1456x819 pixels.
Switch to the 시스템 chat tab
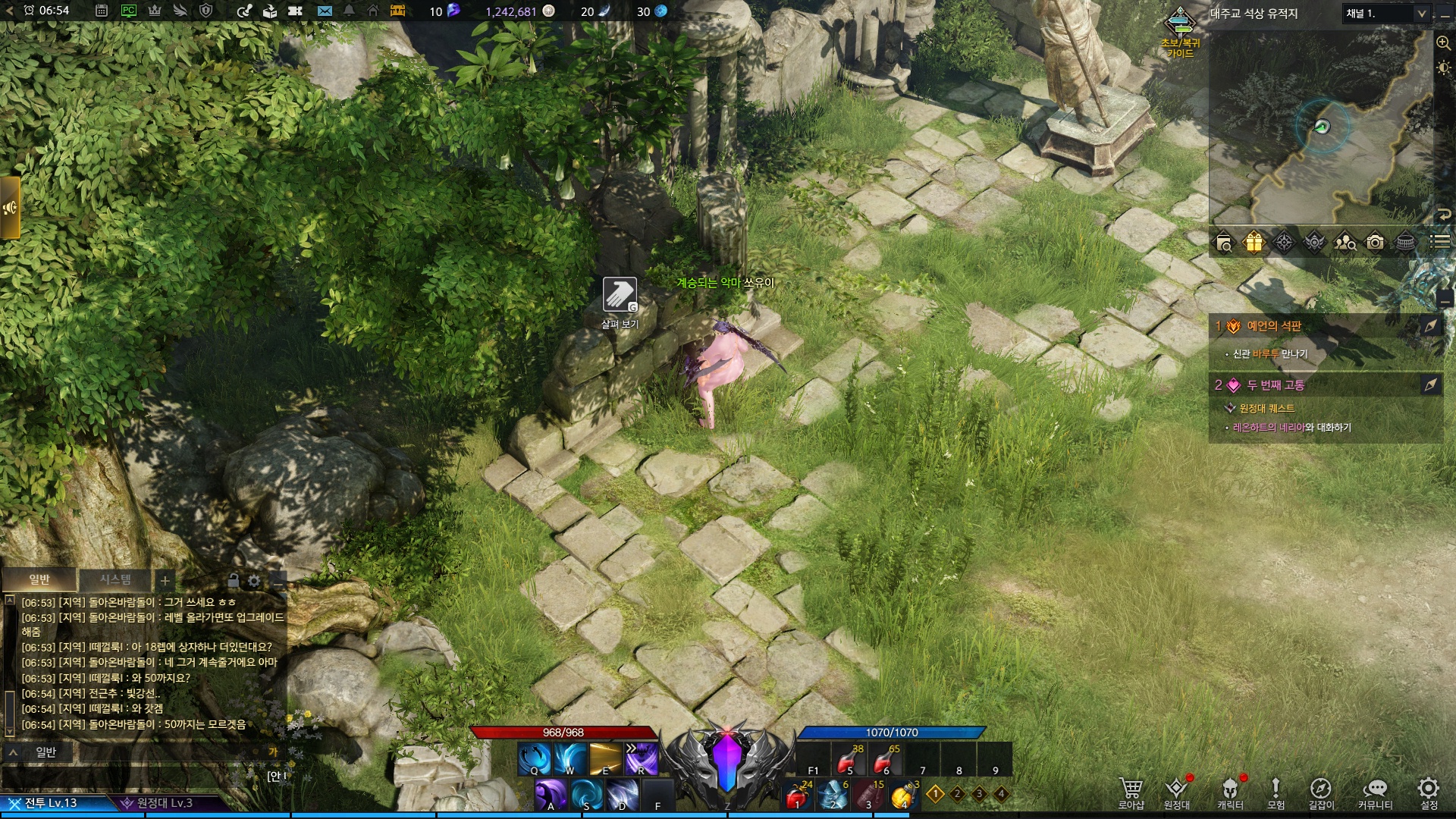tap(115, 580)
